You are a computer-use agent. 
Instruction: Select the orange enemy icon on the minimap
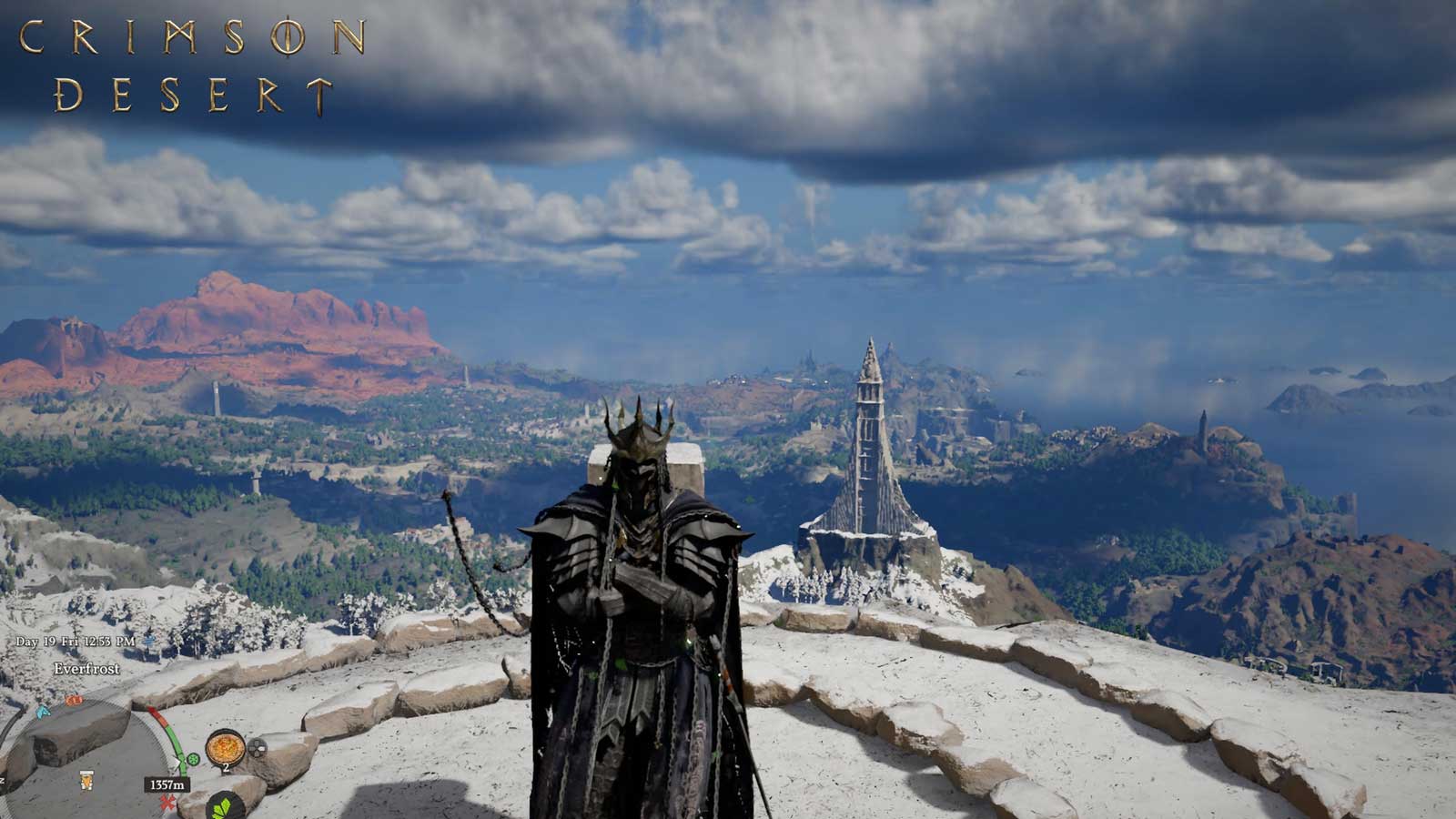click(x=75, y=700)
